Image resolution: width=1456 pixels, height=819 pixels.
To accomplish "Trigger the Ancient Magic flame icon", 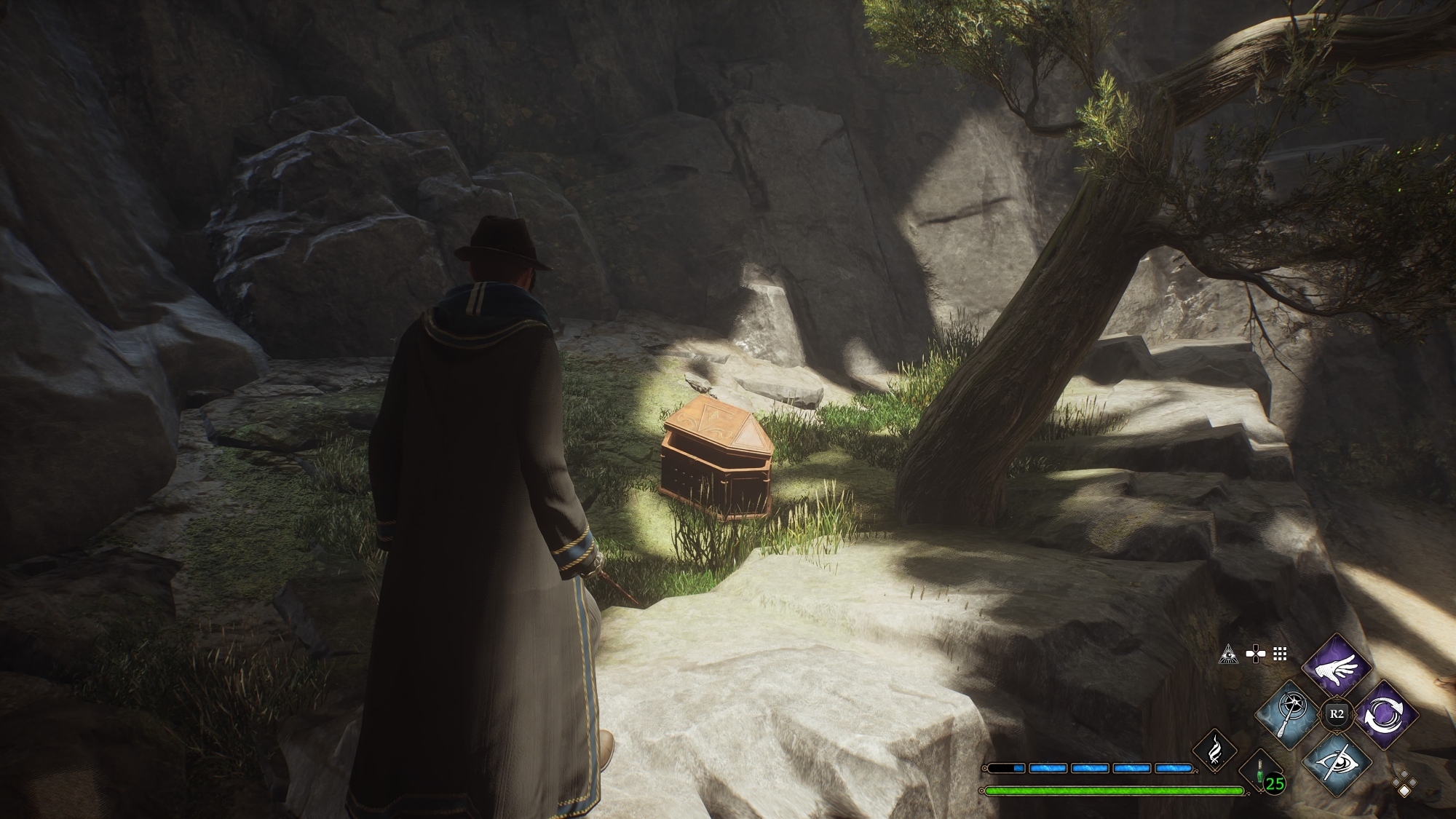I will click(1215, 752).
